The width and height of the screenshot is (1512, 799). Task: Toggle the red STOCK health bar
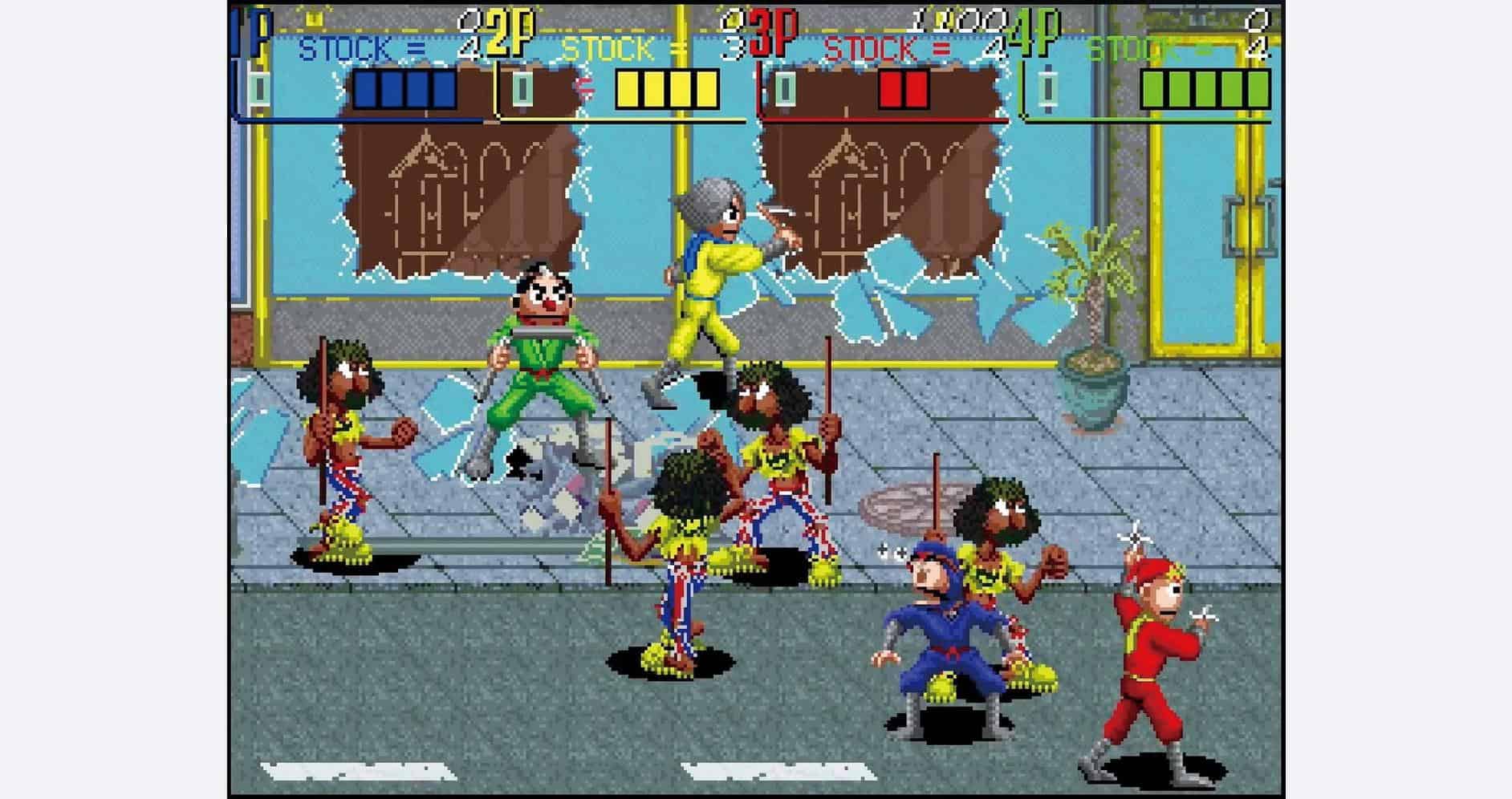click(903, 88)
